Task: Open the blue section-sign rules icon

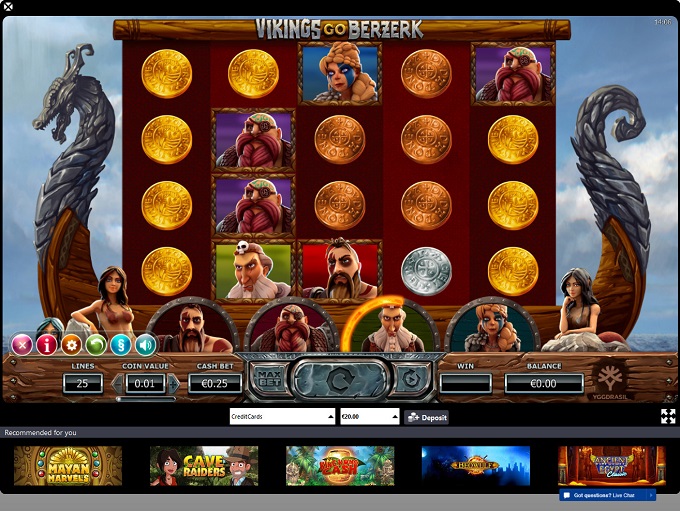Action: (x=121, y=346)
